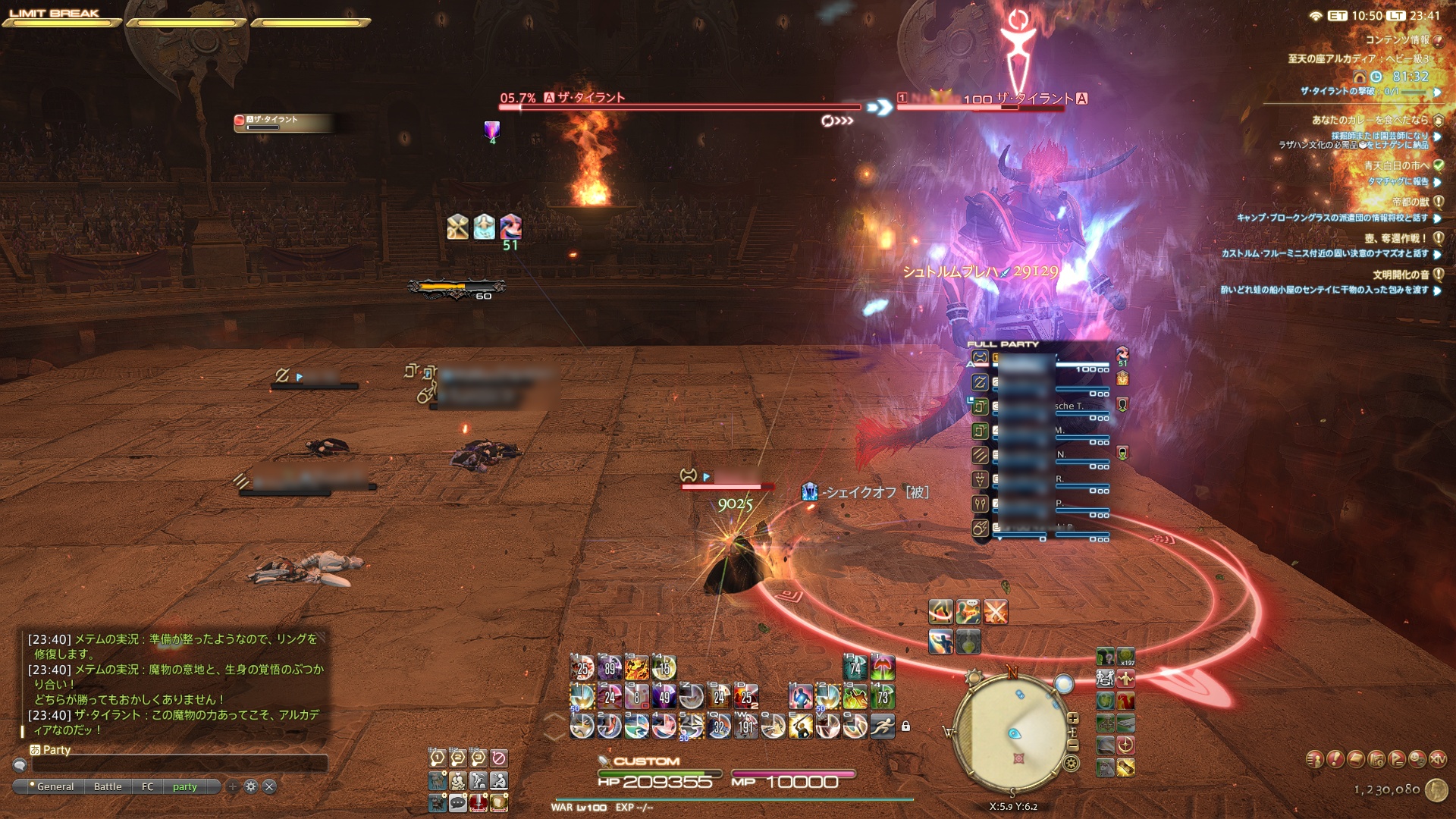Activate the red-and-green axe ability icon
The image size is (1456, 819).
tap(882, 668)
